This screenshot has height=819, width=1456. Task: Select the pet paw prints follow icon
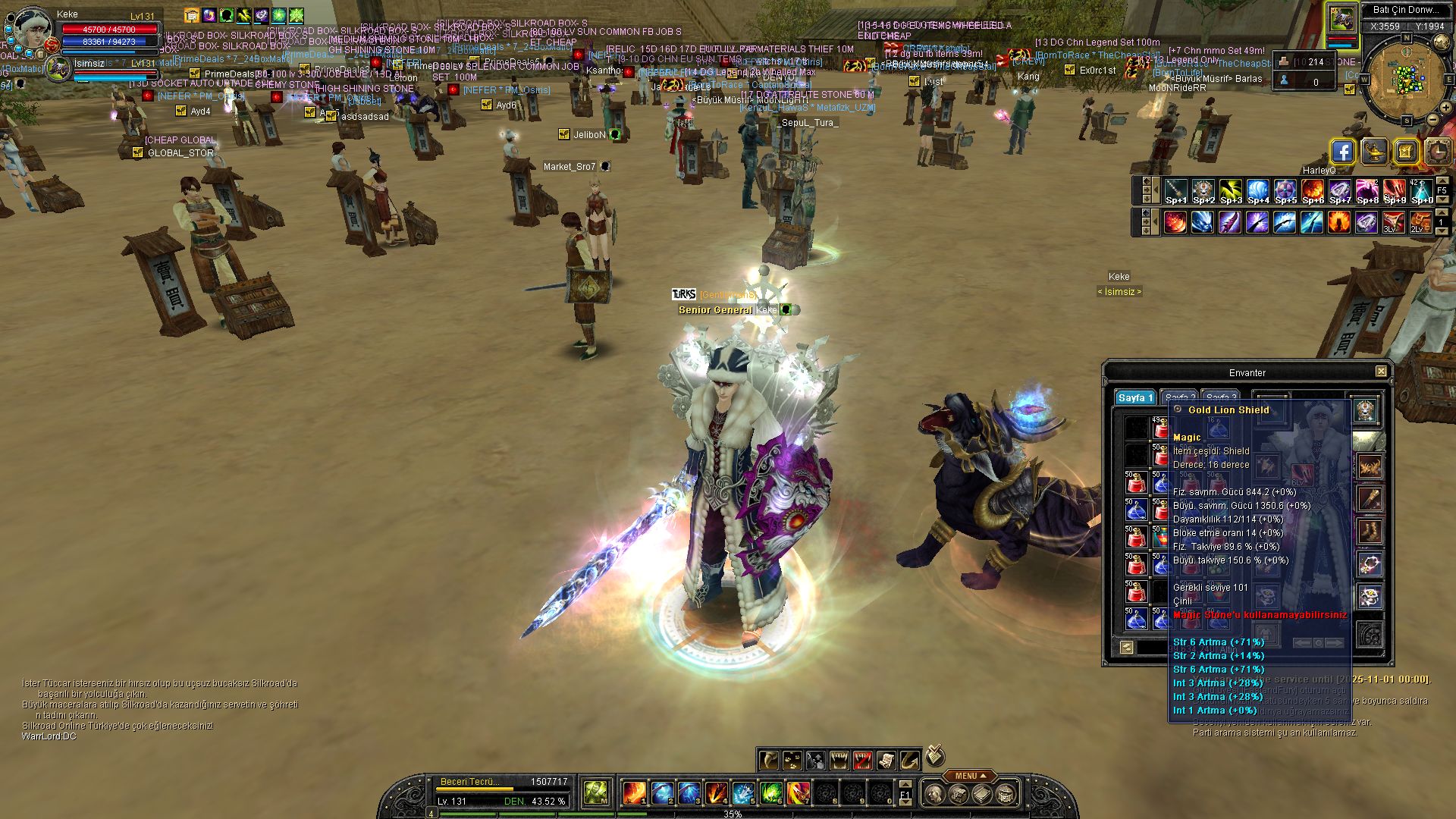point(792,760)
